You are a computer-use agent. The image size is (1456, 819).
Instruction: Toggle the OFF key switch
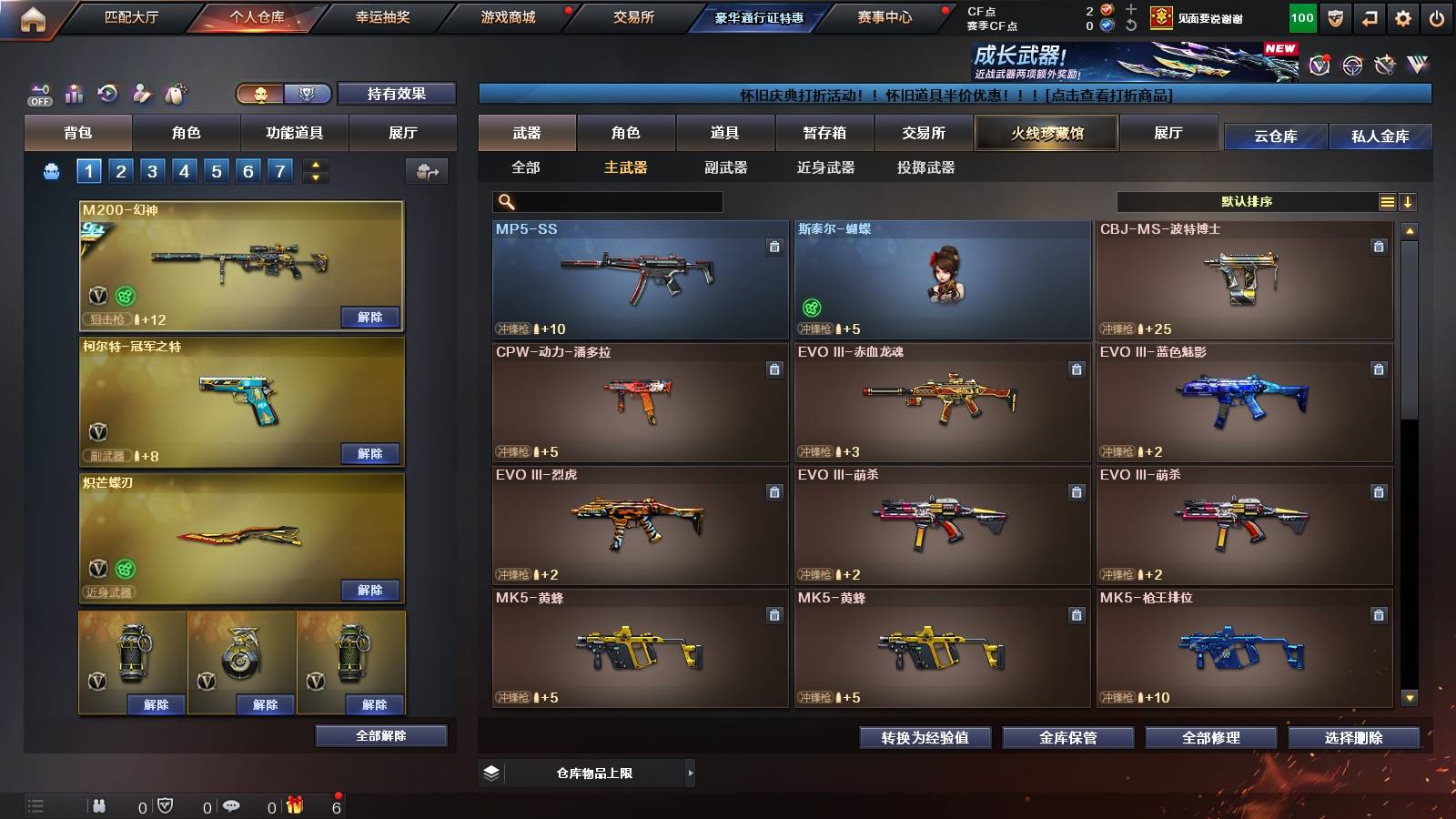[38, 93]
